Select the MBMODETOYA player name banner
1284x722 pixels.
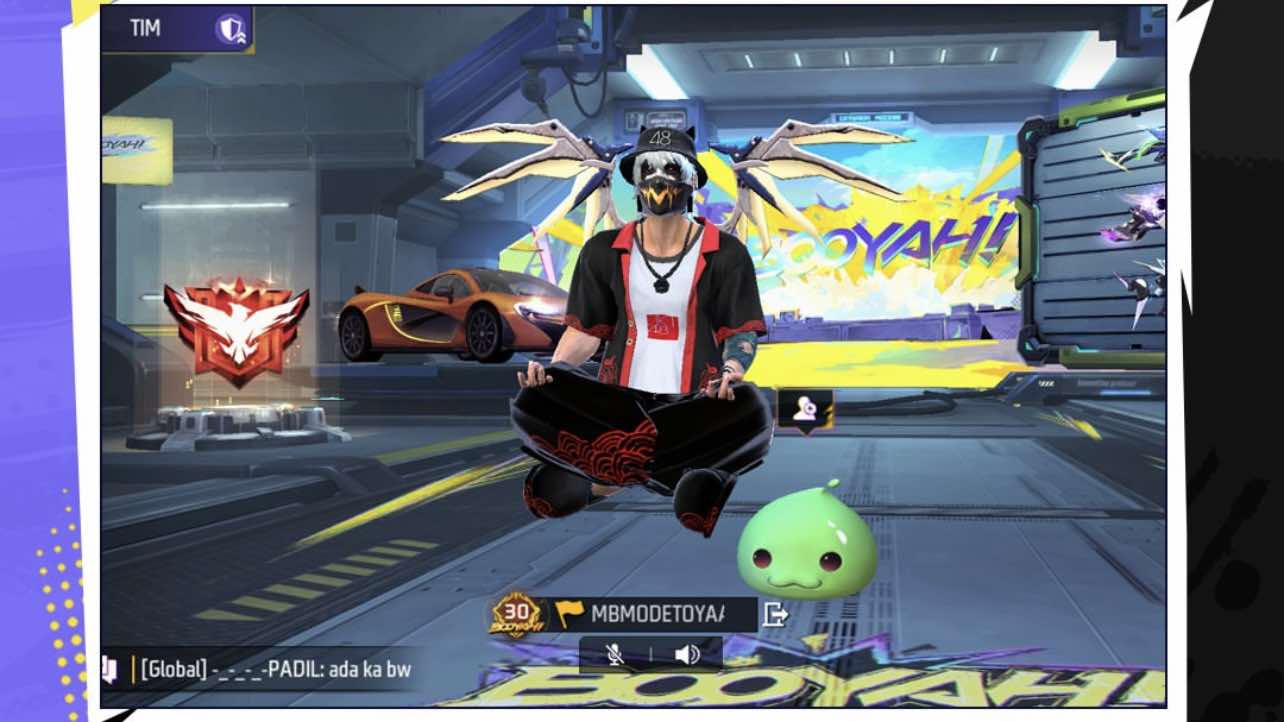click(x=655, y=613)
